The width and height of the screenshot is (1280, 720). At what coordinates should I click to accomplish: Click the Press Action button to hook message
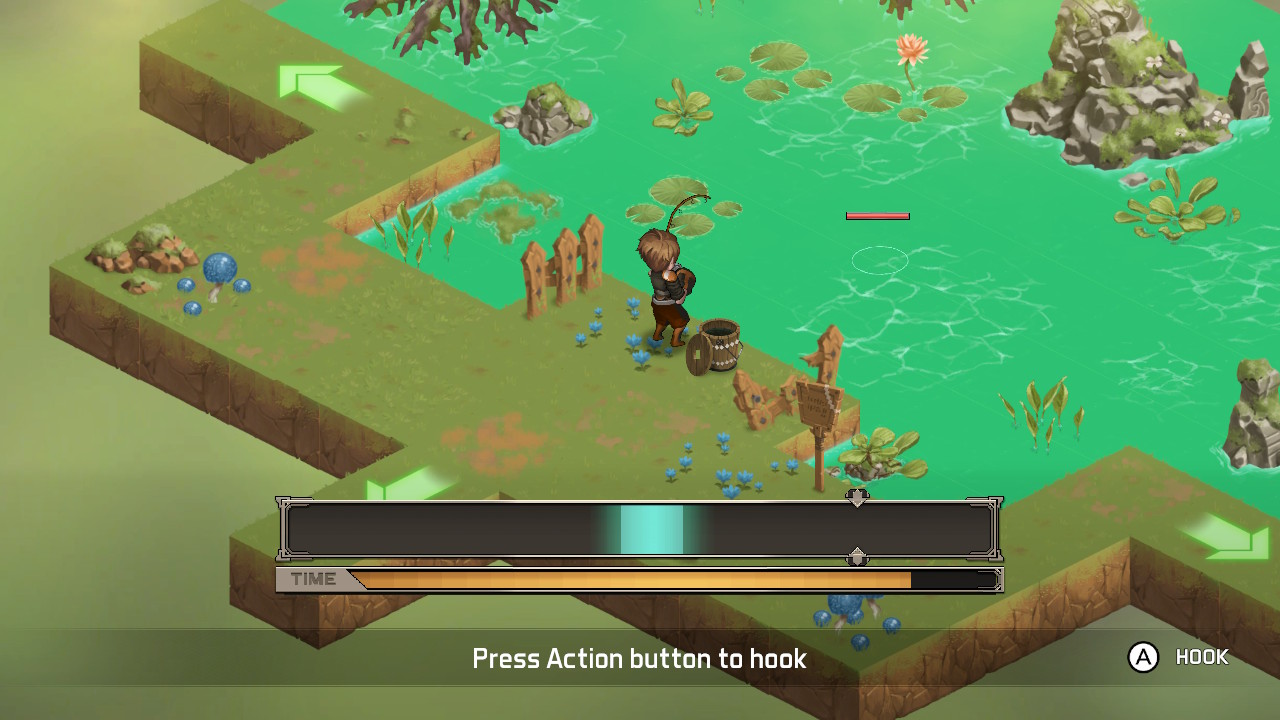tap(640, 659)
